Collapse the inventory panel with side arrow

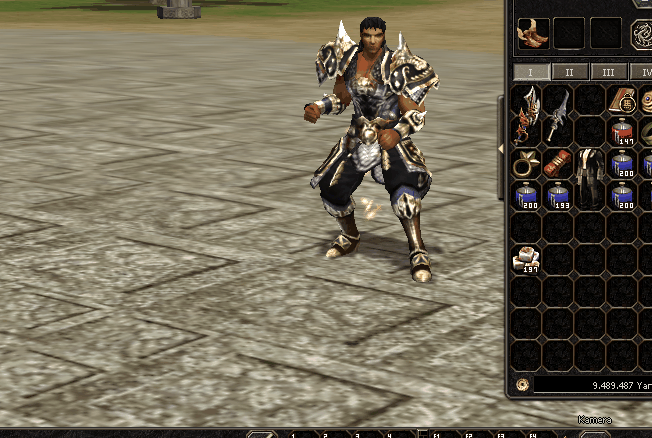pyautogui.click(x=502, y=149)
